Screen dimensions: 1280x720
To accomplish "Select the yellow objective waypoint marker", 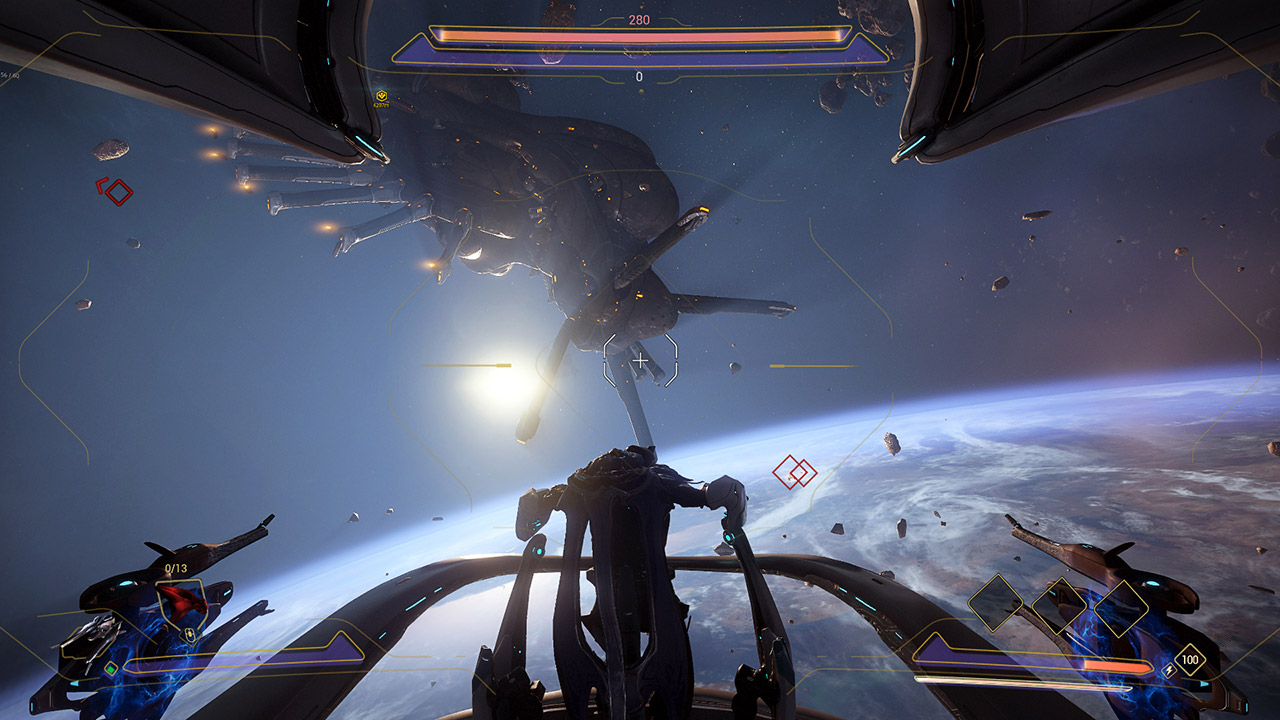I will point(381,97).
